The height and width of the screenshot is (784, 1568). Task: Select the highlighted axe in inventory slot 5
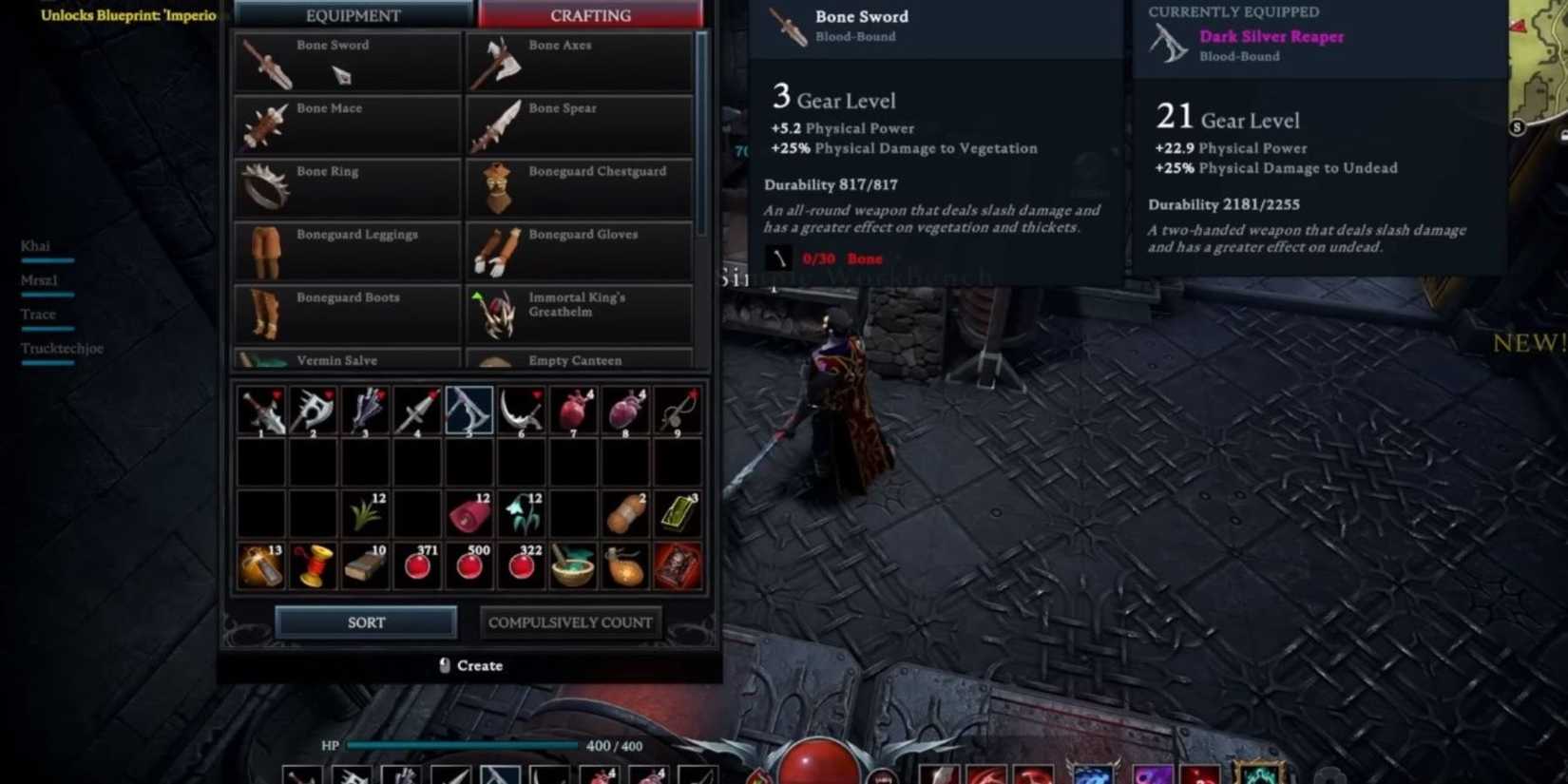(468, 411)
